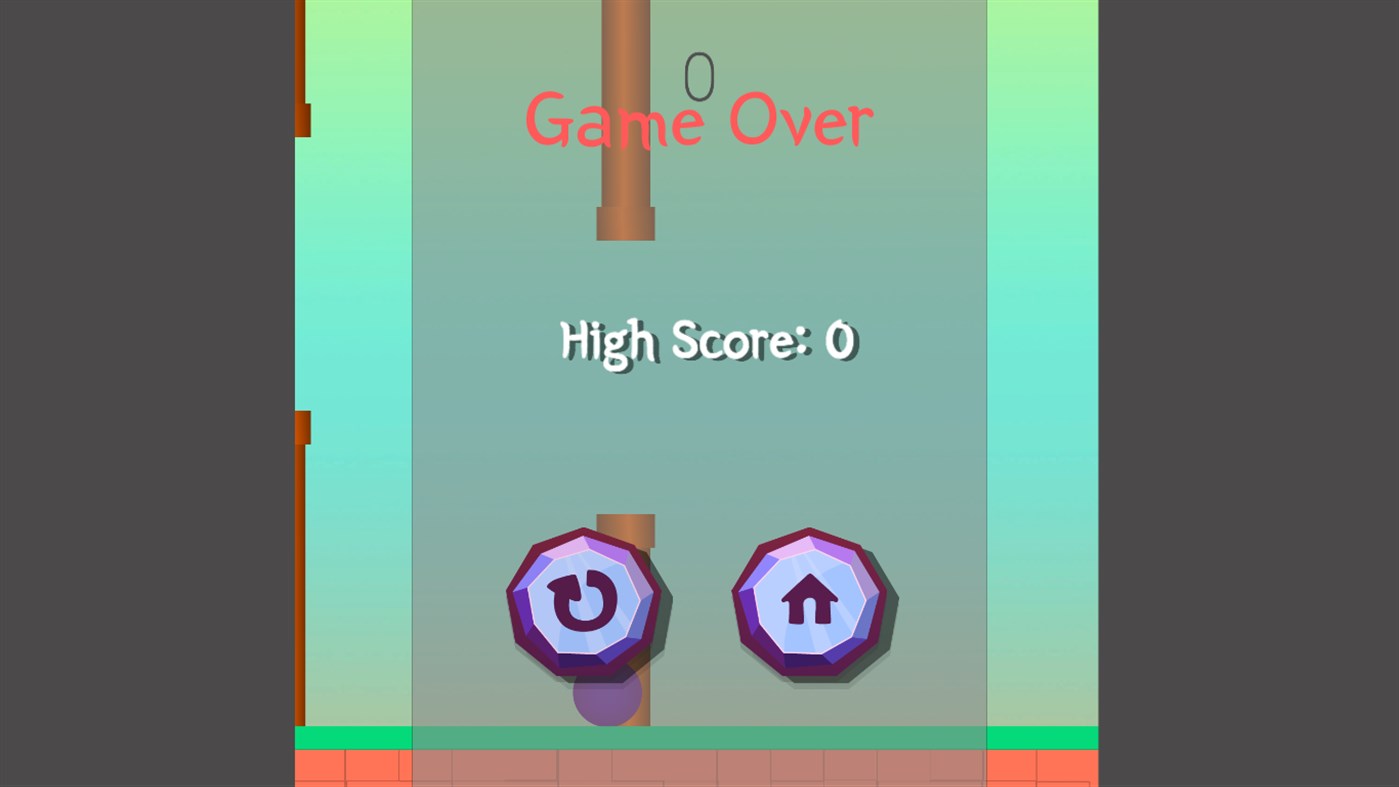1399x787 pixels.
Task: Click the right green side column
Action: [1040, 400]
